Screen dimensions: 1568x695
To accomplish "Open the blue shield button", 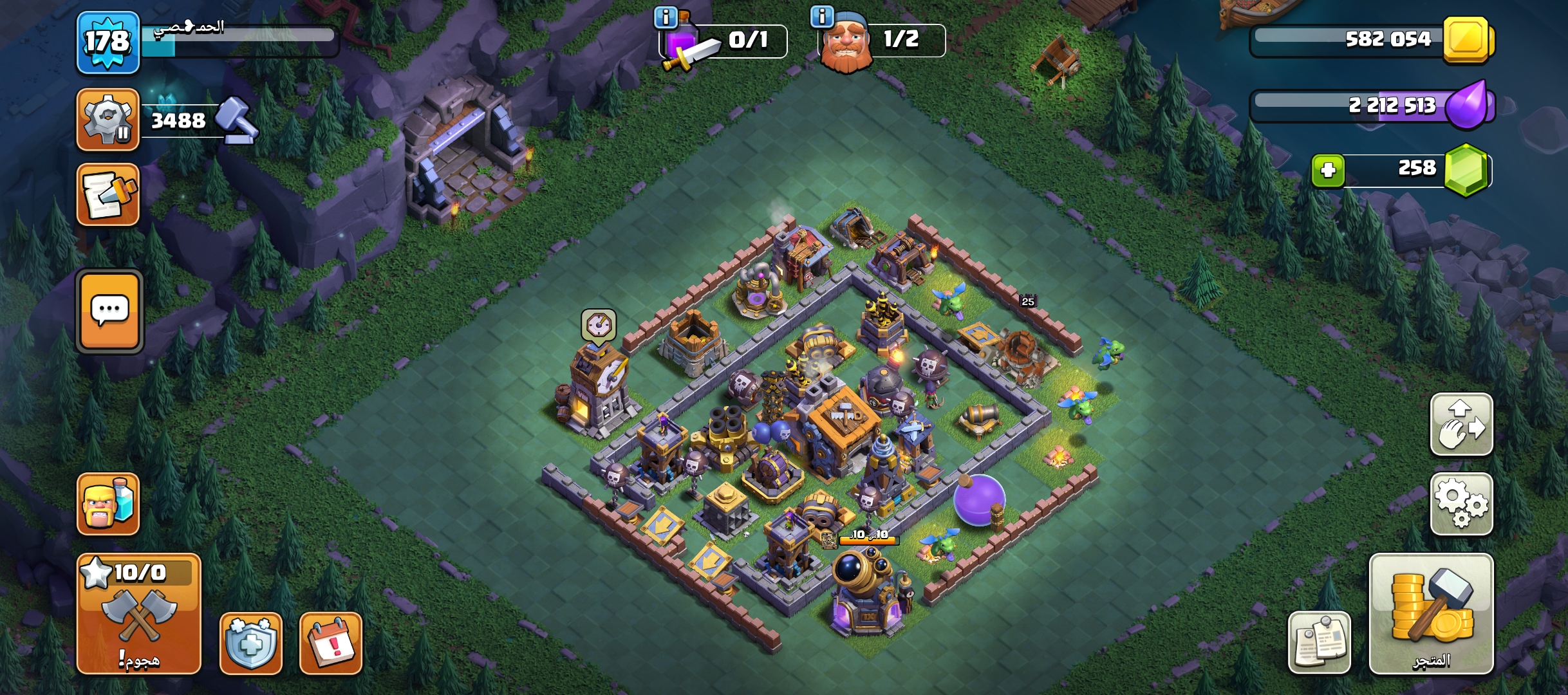I will click(251, 643).
